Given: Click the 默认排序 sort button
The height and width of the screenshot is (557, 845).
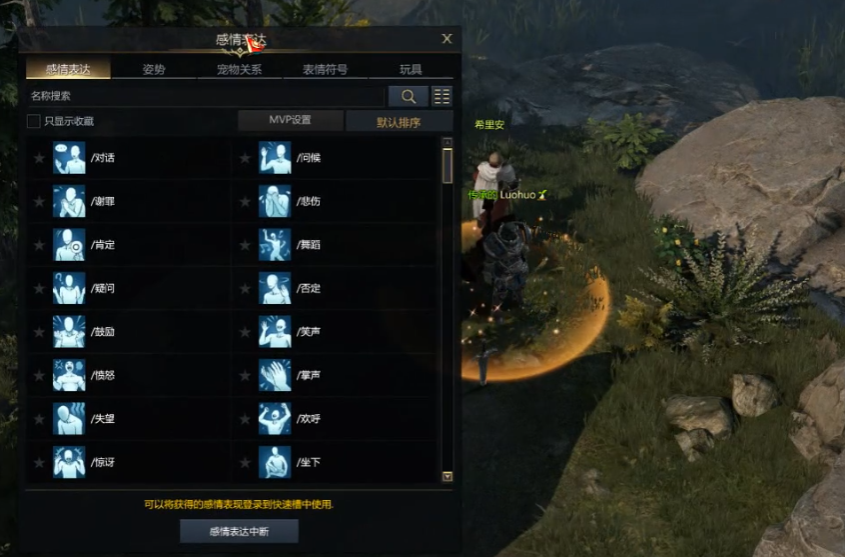Looking at the screenshot, I should coord(398,122).
